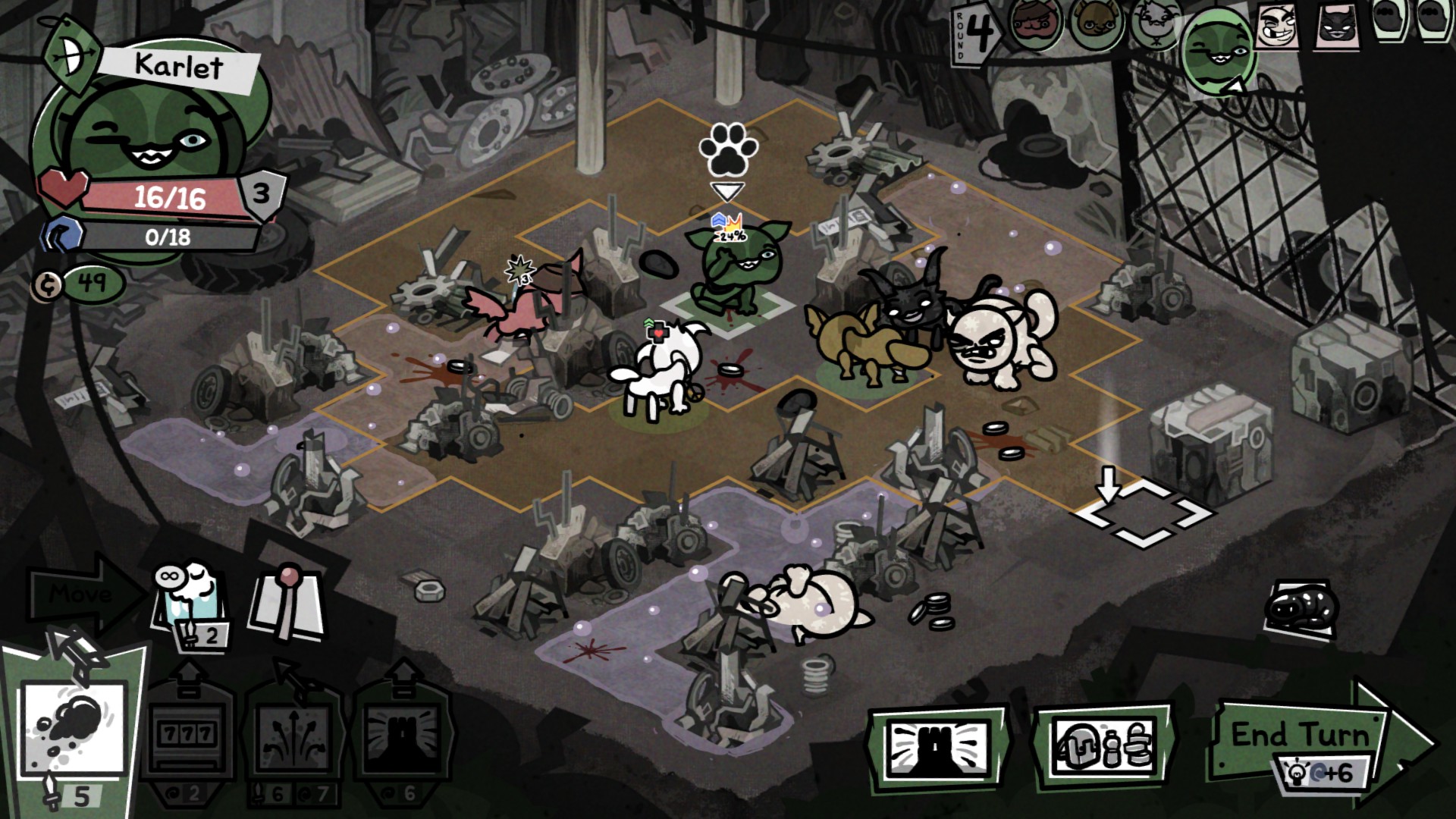Screen dimensions: 1456x819
Task: Click the bow class badge above Karlet
Action: (x=72, y=58)
